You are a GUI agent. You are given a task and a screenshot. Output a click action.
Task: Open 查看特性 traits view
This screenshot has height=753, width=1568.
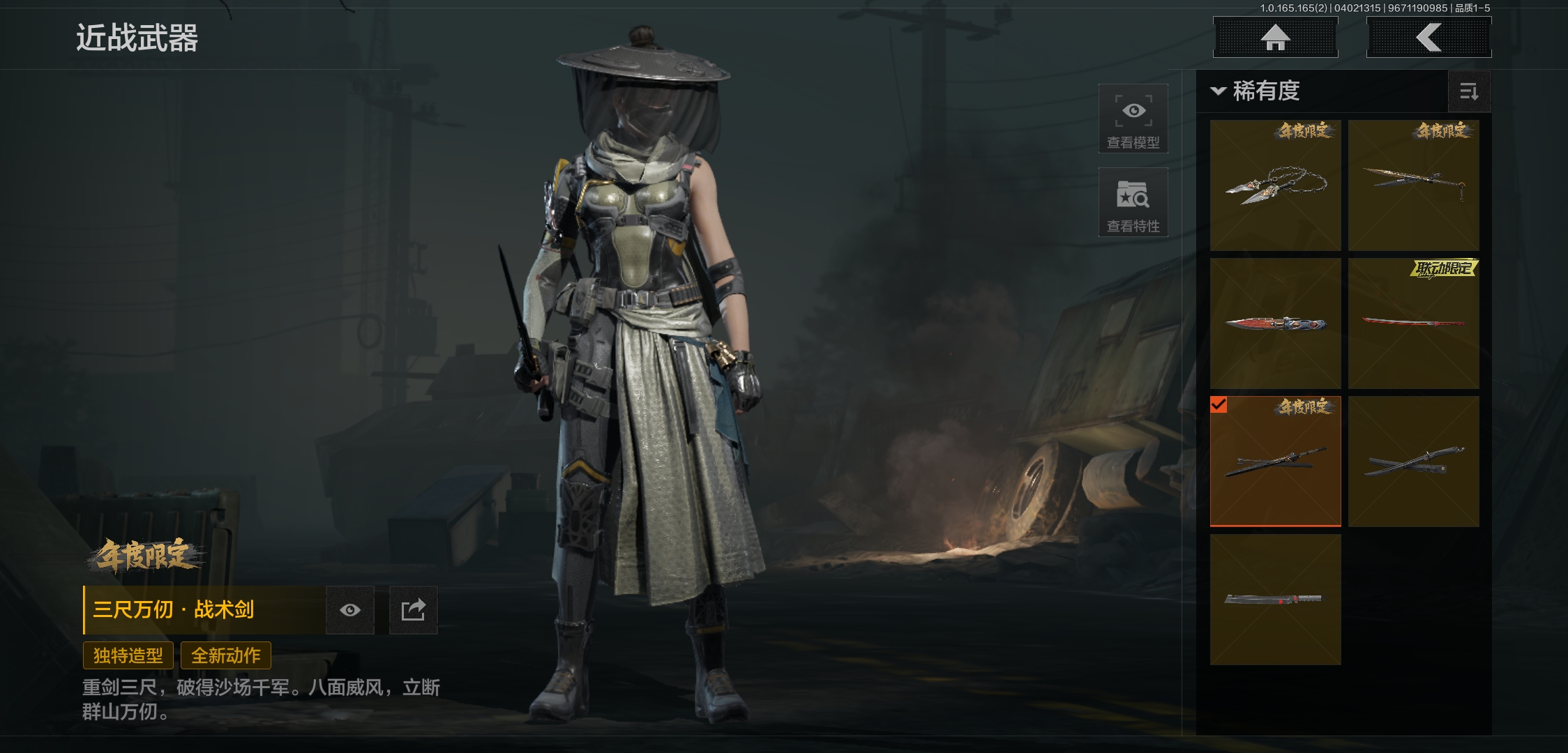1133,202
